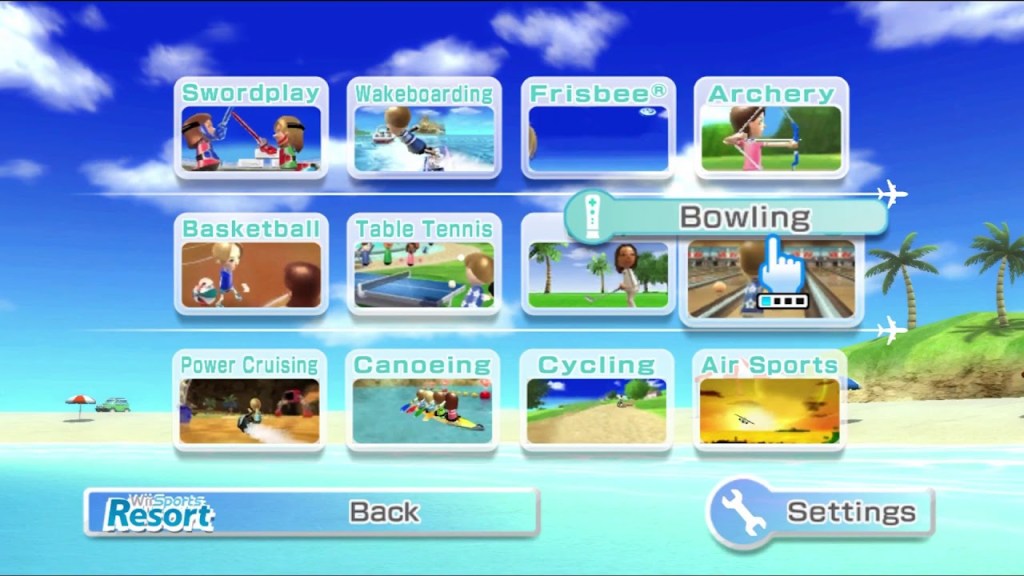Open the Wakeboarding game

tap(424, 129)
